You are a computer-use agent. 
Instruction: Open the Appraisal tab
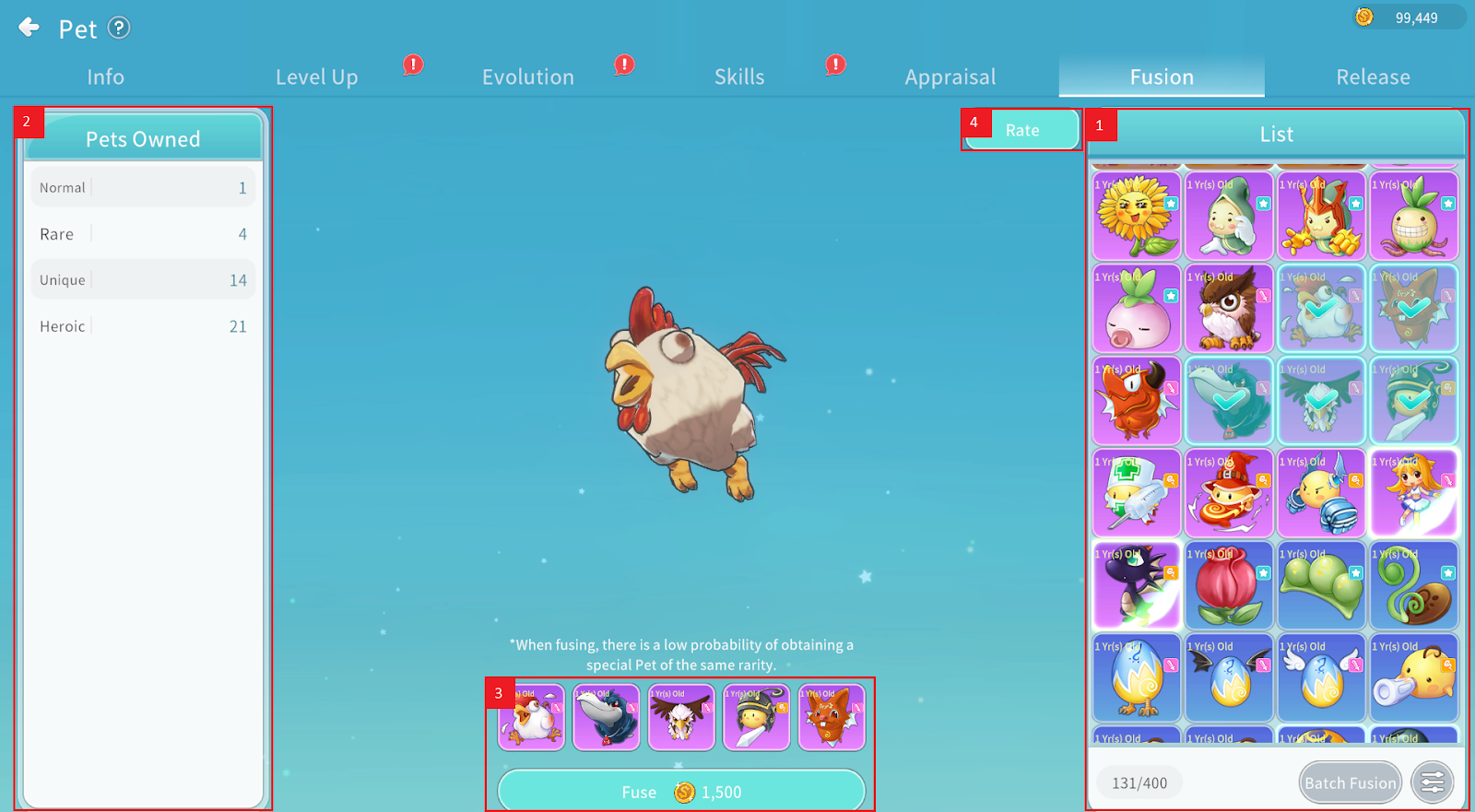pyautogui.click(x=950, y=77)
